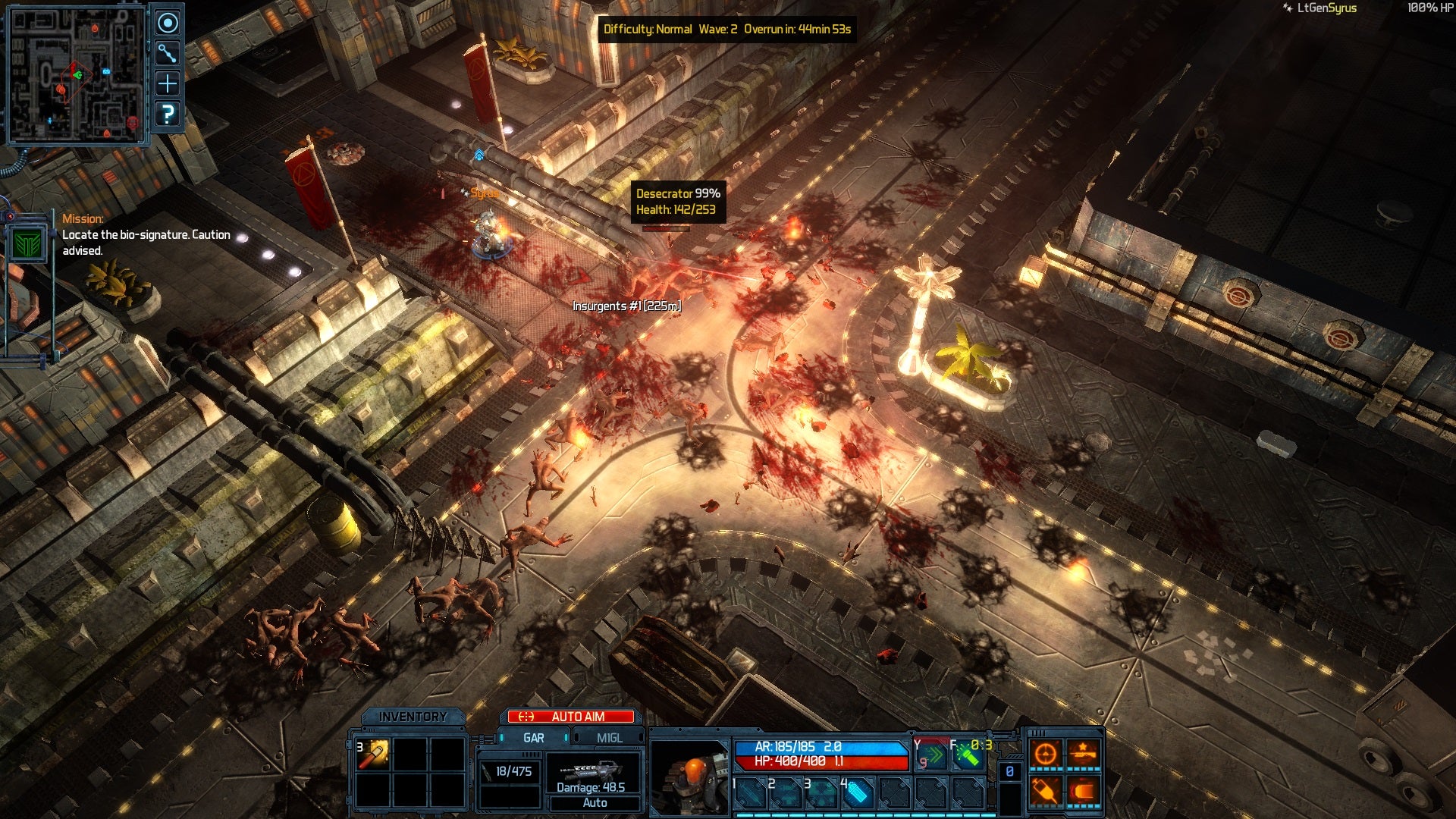
Task: Switch to the GAR weapon tab
Action: [533, 738]
